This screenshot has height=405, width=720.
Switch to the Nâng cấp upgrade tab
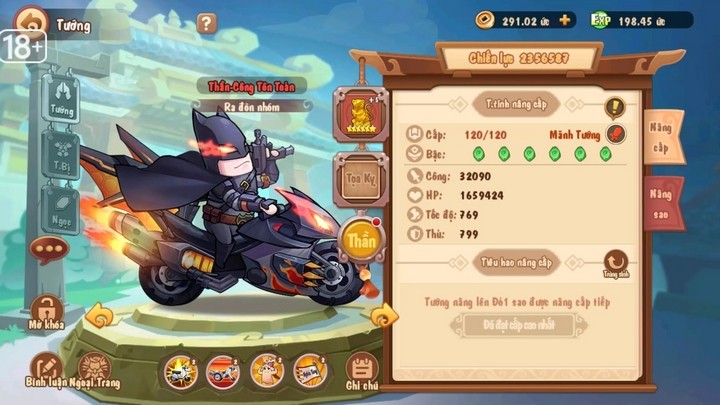click(x=663, y=138)
